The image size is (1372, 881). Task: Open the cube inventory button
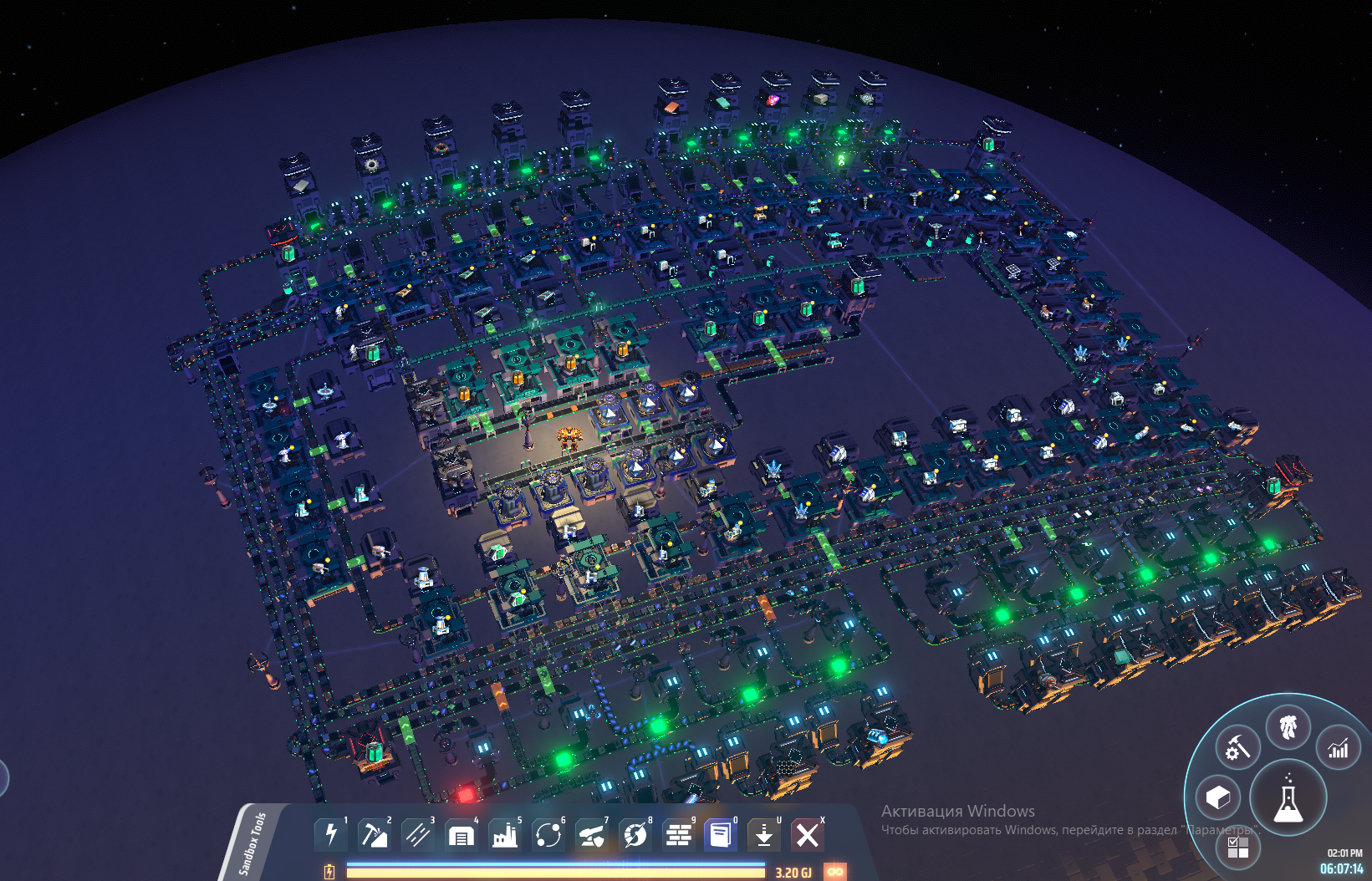point(1218,797)
